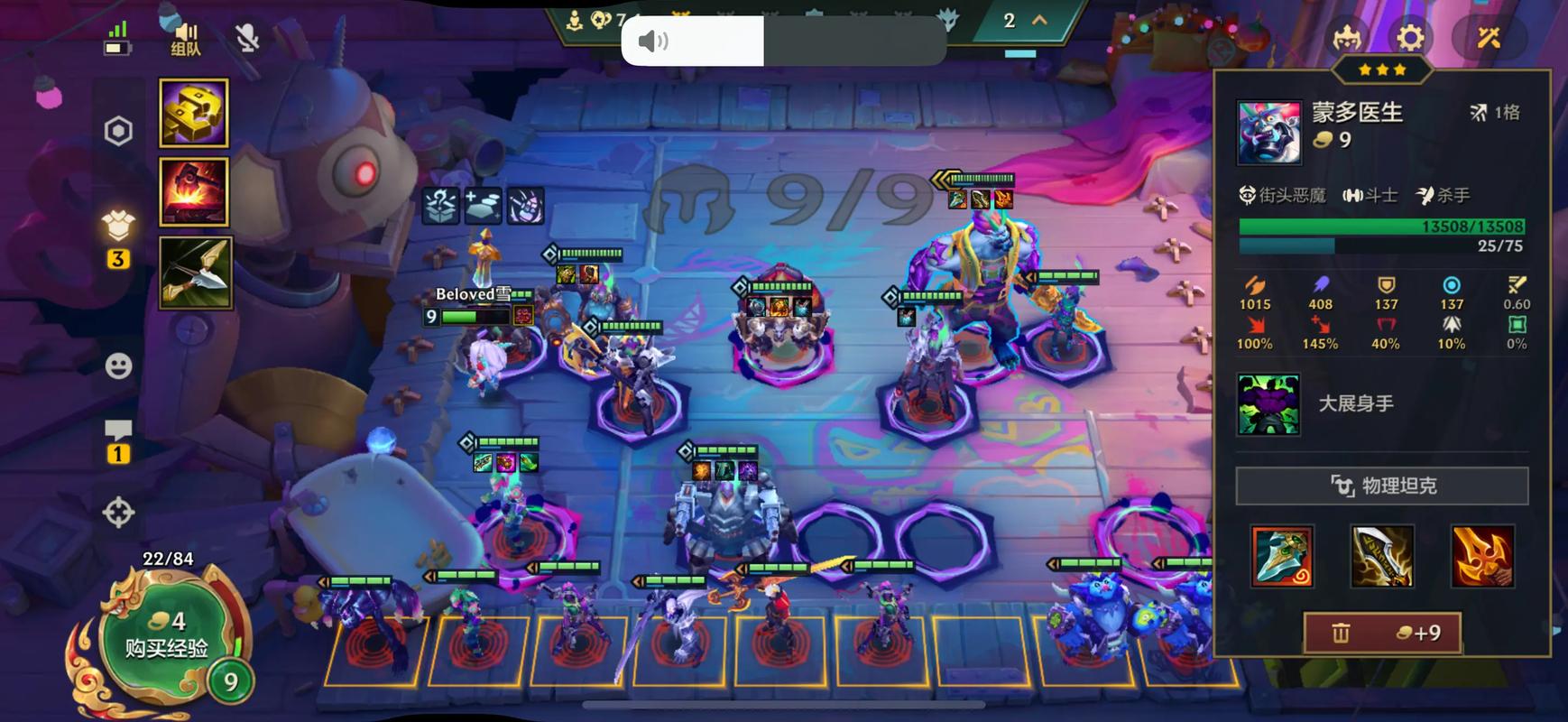
Task: Open the hexagon icon on the left sidebar
Action: (118, 132)
